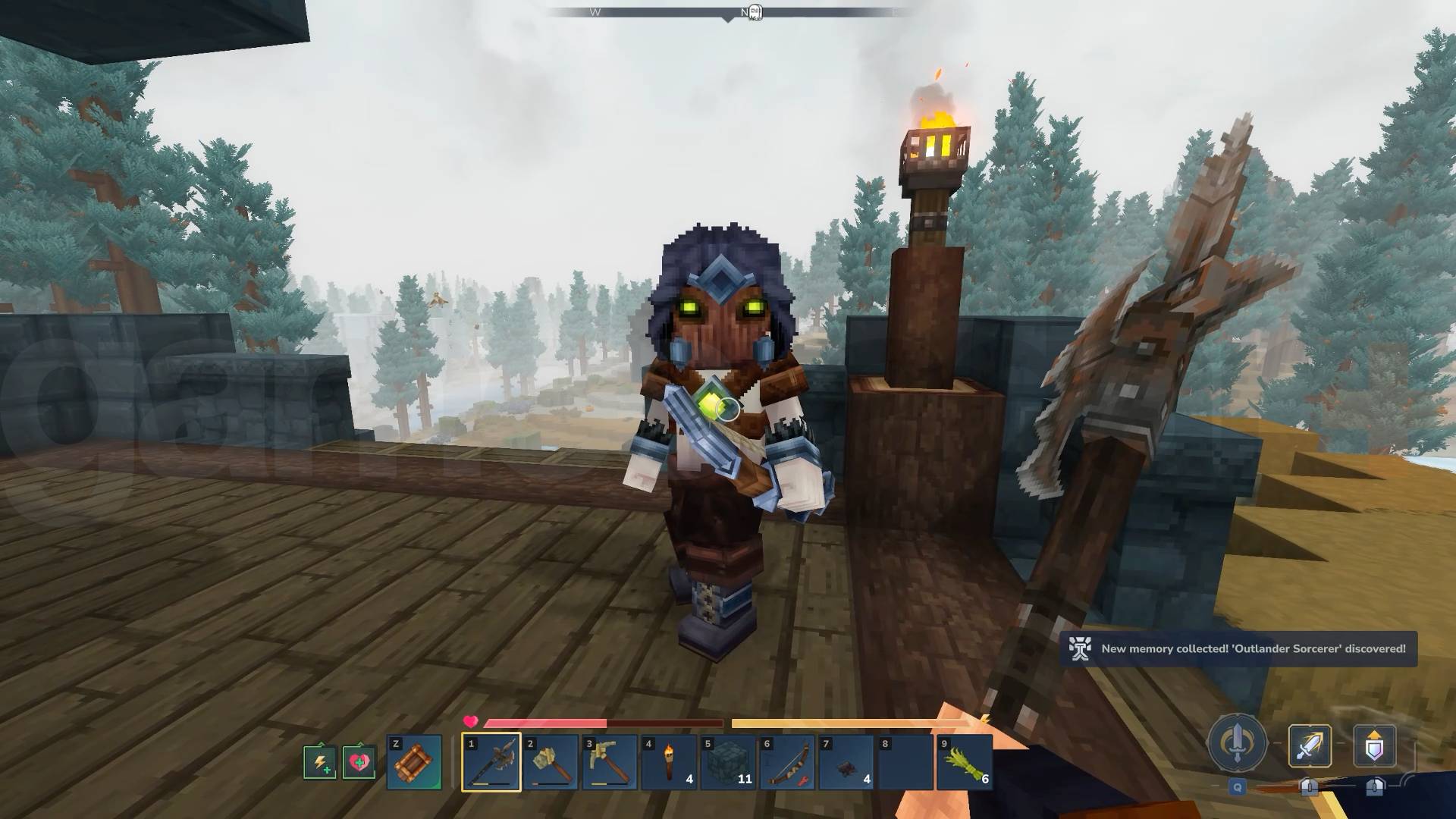Click the memory collected notification icon
Viewport: 1456px width, 819px height.
[x=1080, y=649]
